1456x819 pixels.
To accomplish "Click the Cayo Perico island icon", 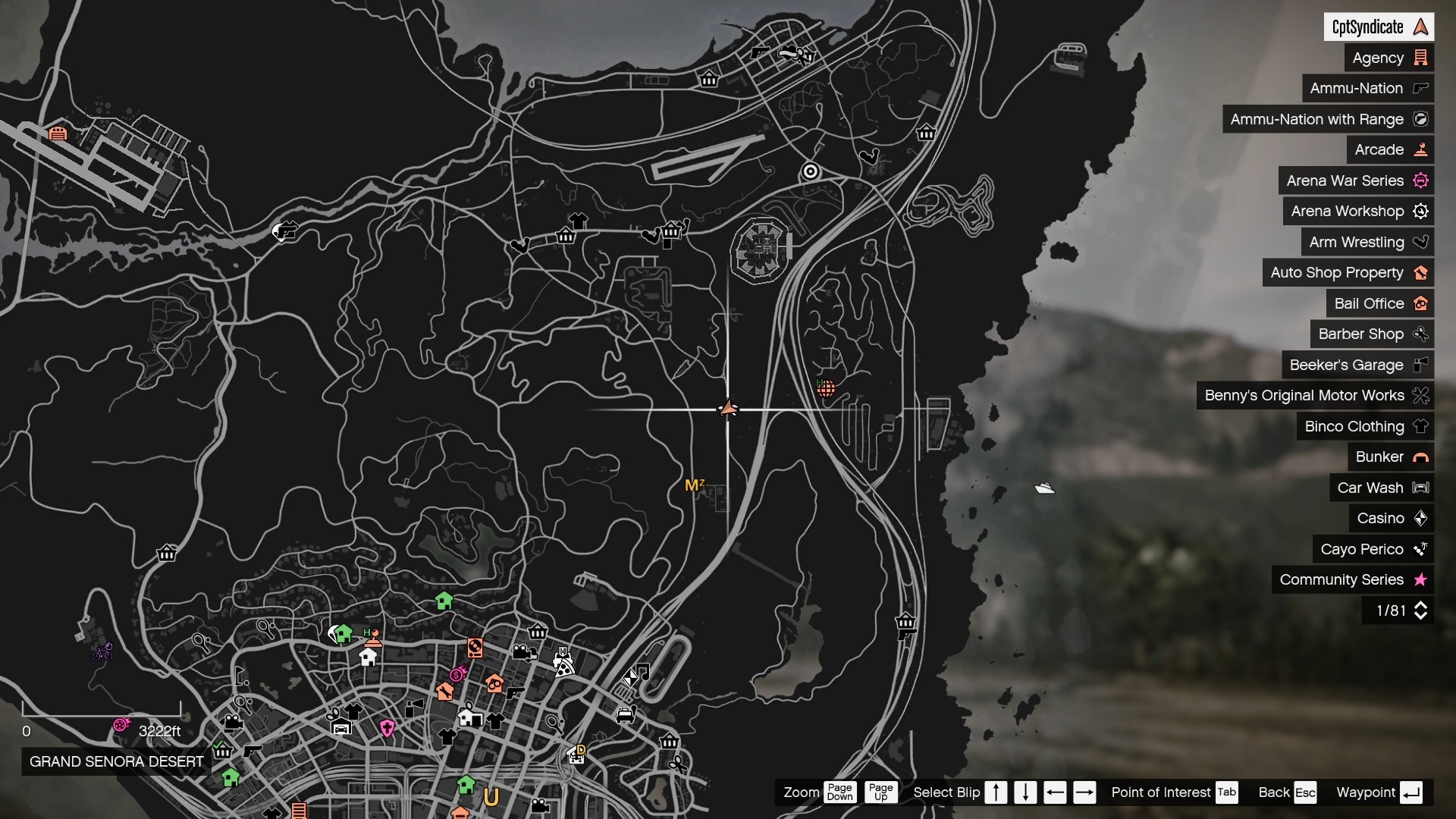I will [1421, 549].
